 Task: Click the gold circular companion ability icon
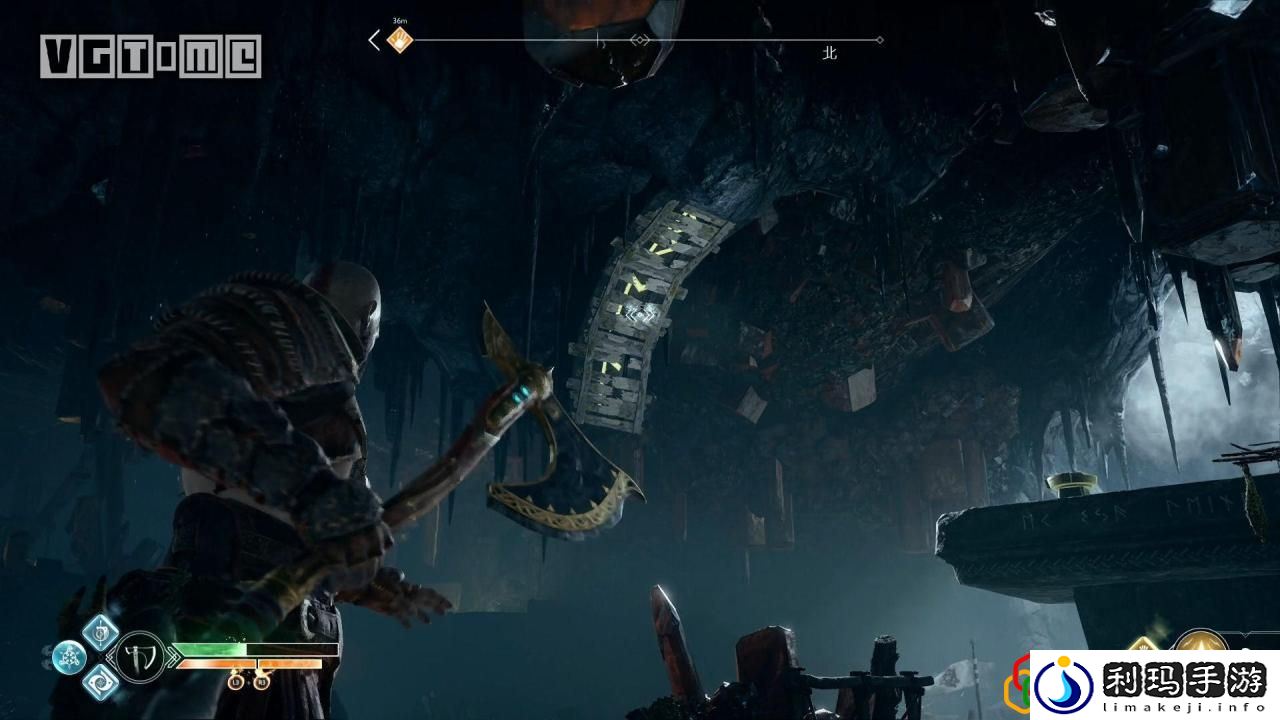coord(1200,645)
